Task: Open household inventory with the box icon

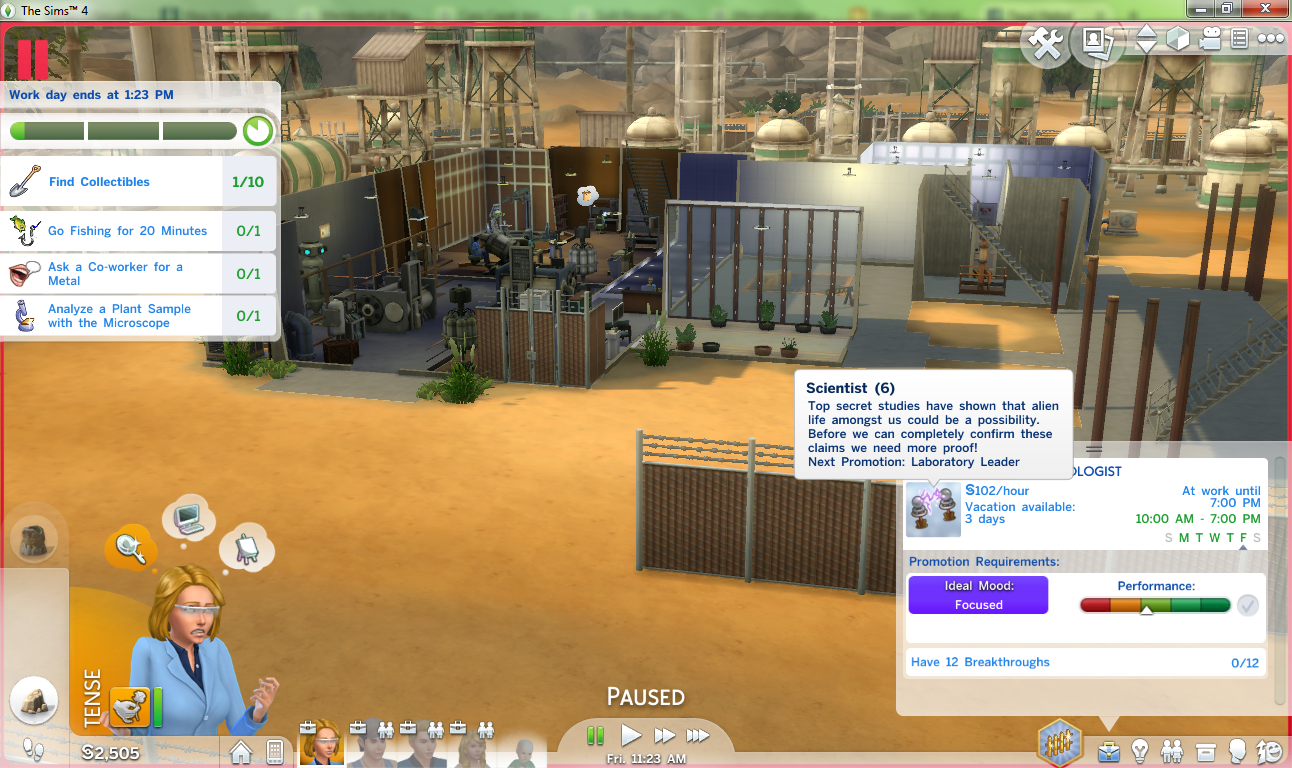Action: (x=1205, y=752)
